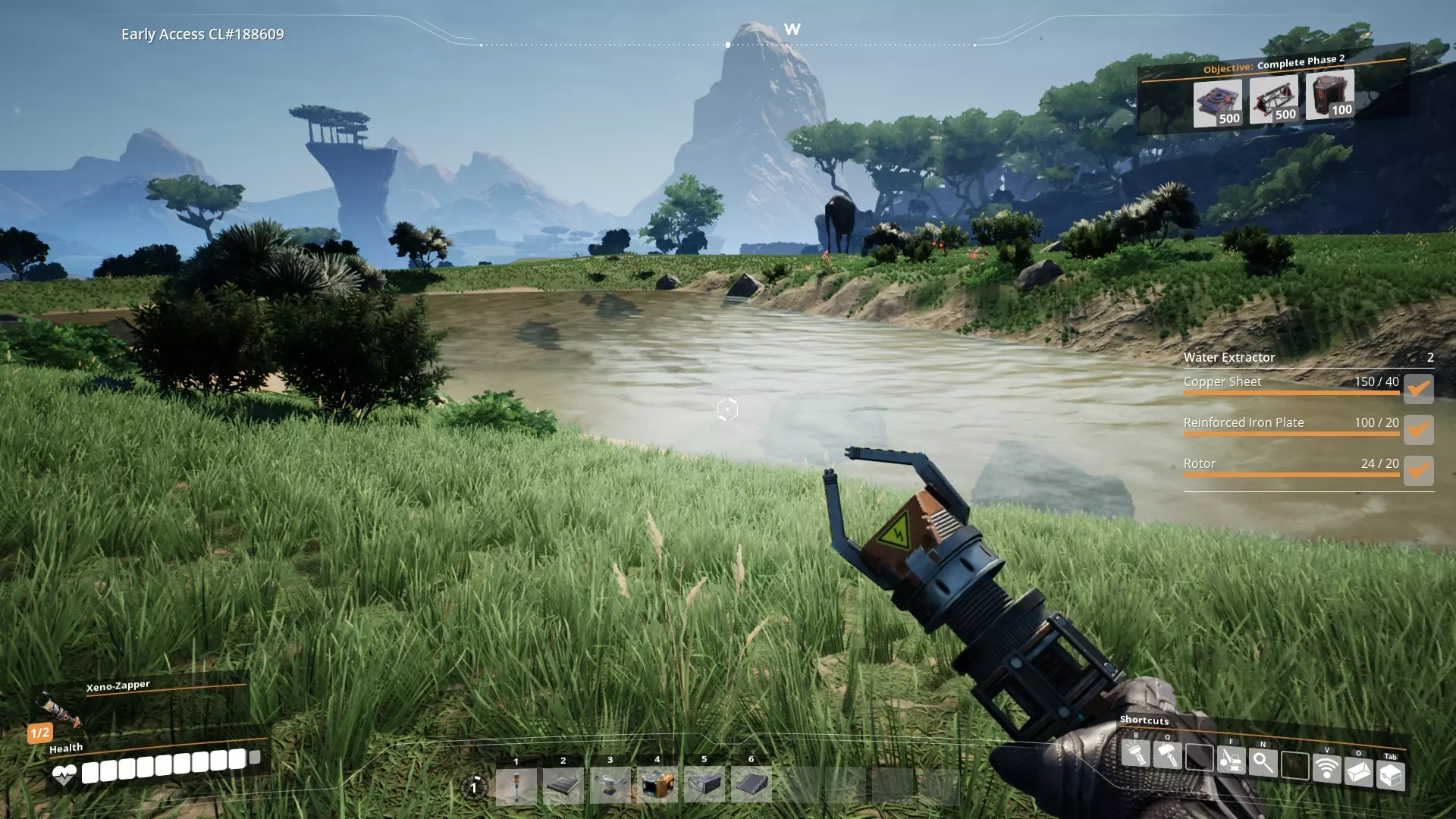Activate the resource scanner signal icon

1326,767
